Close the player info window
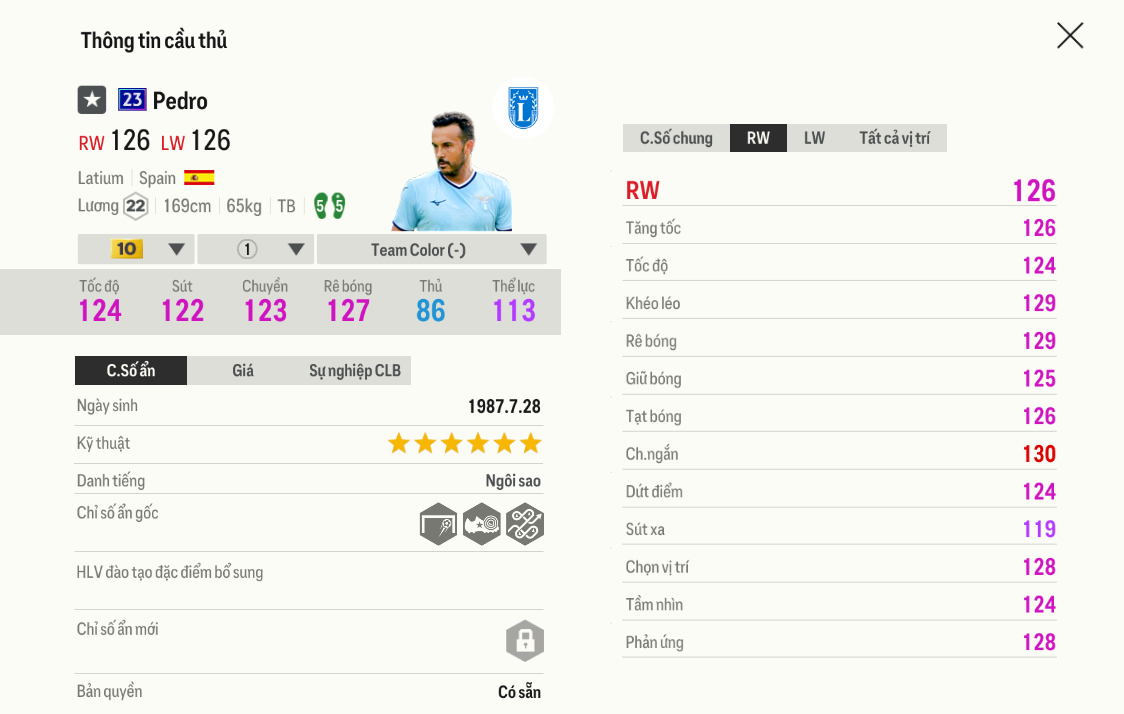Image resolution: width=1124 pixels, height=714 pixels. pyautogui.click(x=1070, y=36)
